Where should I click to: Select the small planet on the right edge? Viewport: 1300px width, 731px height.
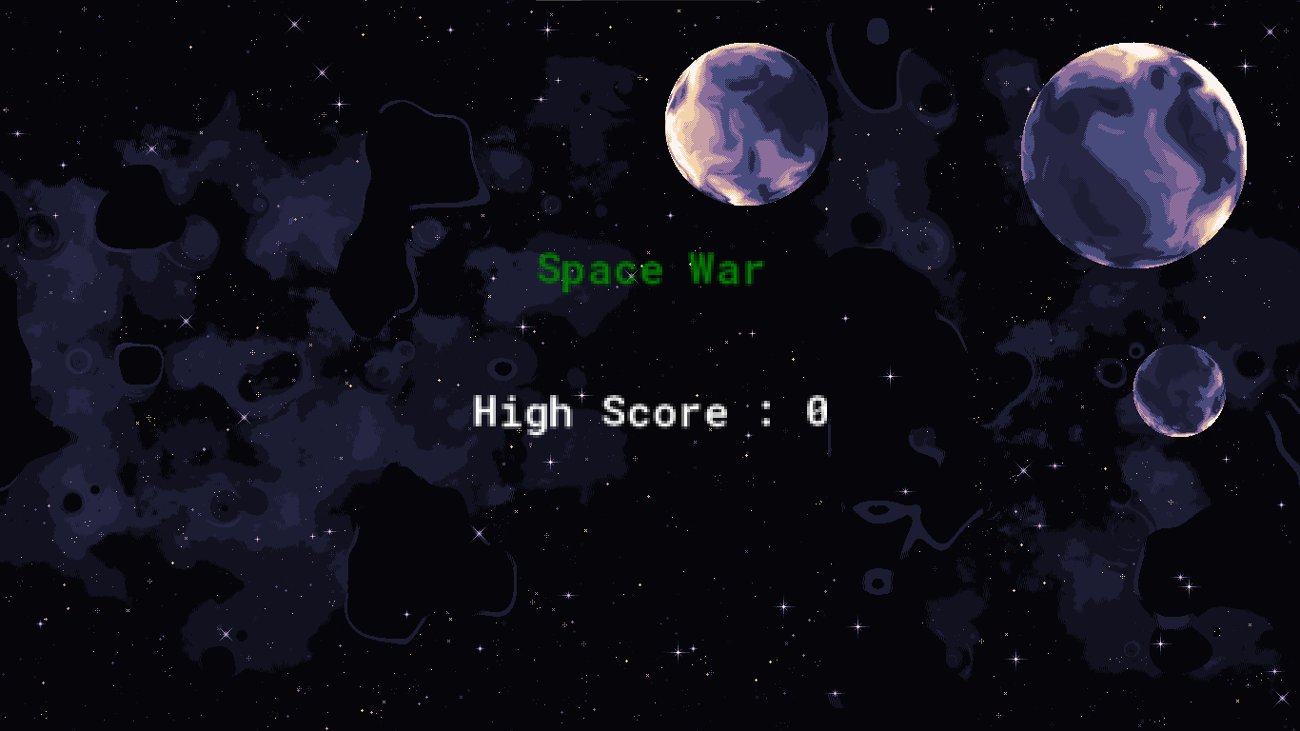[1180, 390]
